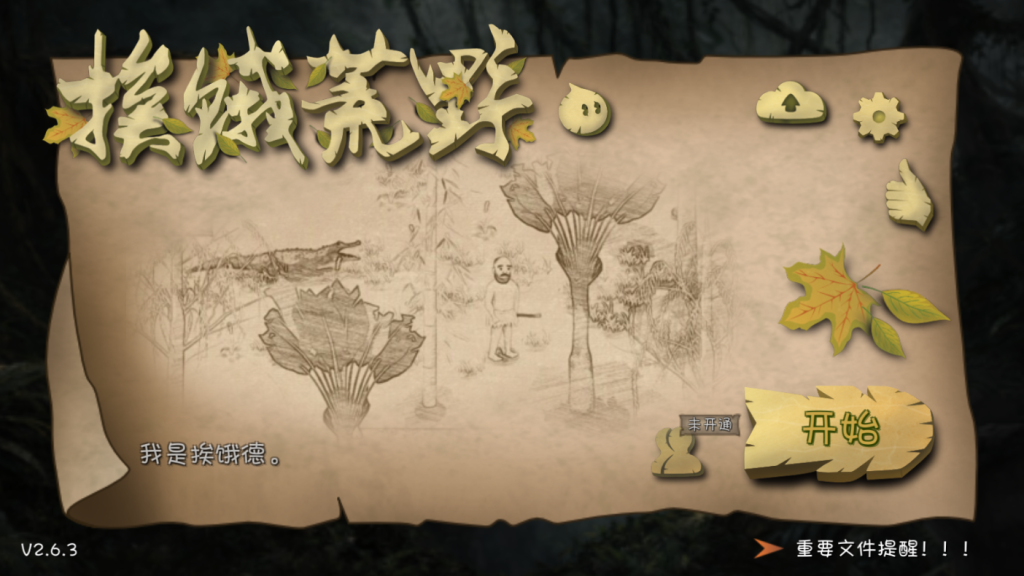The image size is (1024, 576).
Task: Click the round face icon beside title
Action: (x=584, y=109)
